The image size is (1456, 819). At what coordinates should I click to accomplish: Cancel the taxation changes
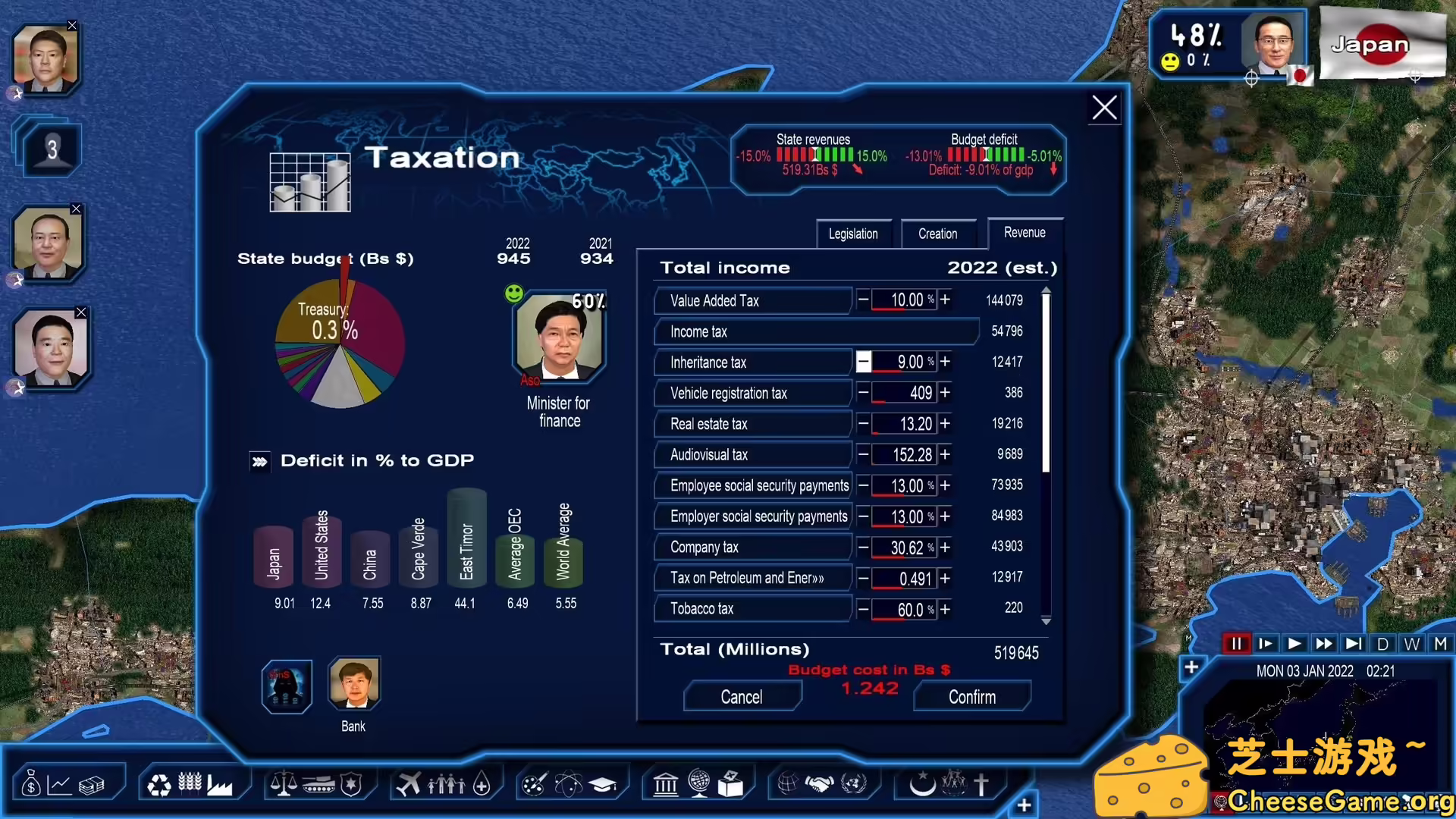coord(742,696)
